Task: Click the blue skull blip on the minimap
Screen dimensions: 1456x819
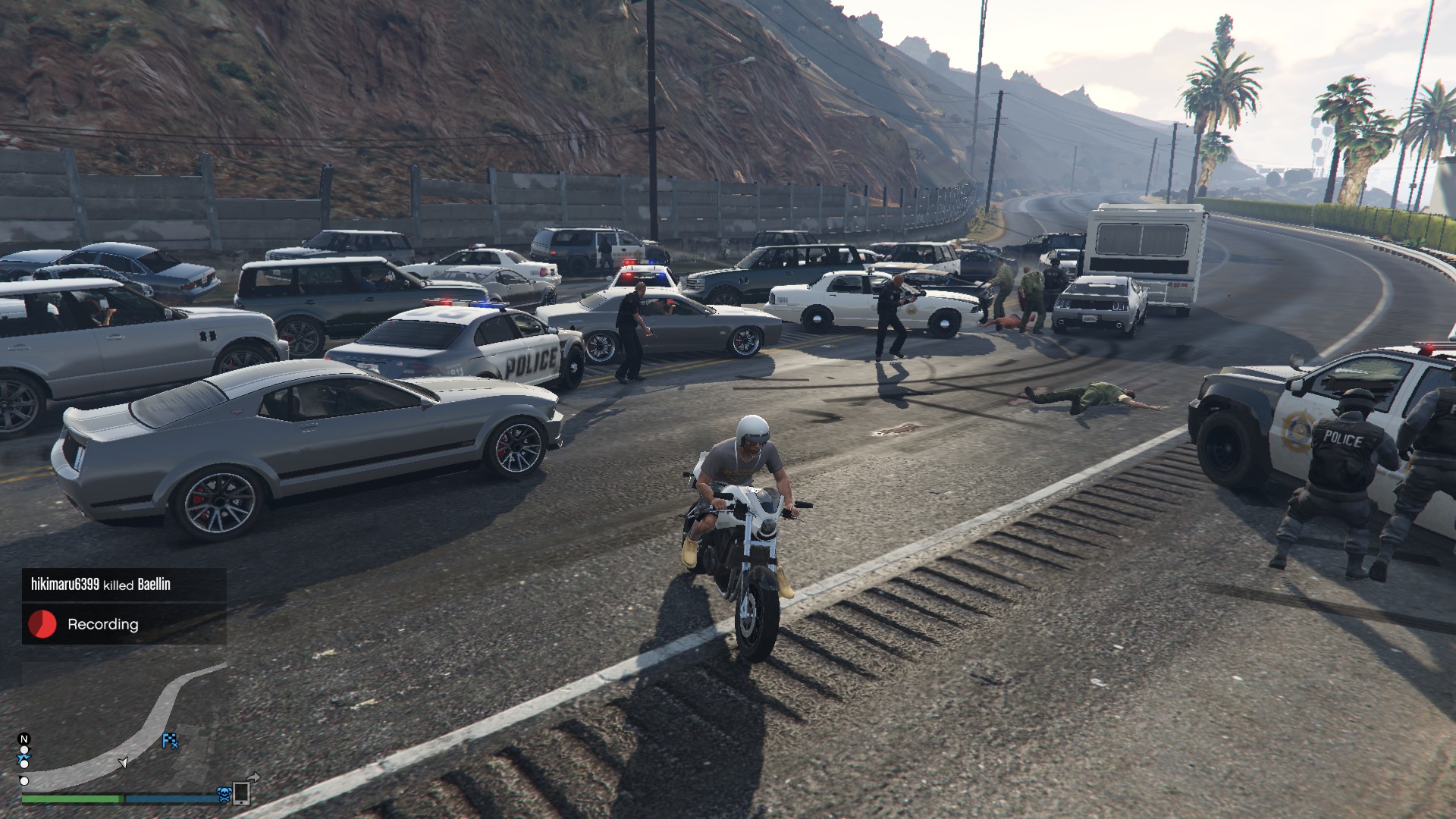Action: [224, 794]
